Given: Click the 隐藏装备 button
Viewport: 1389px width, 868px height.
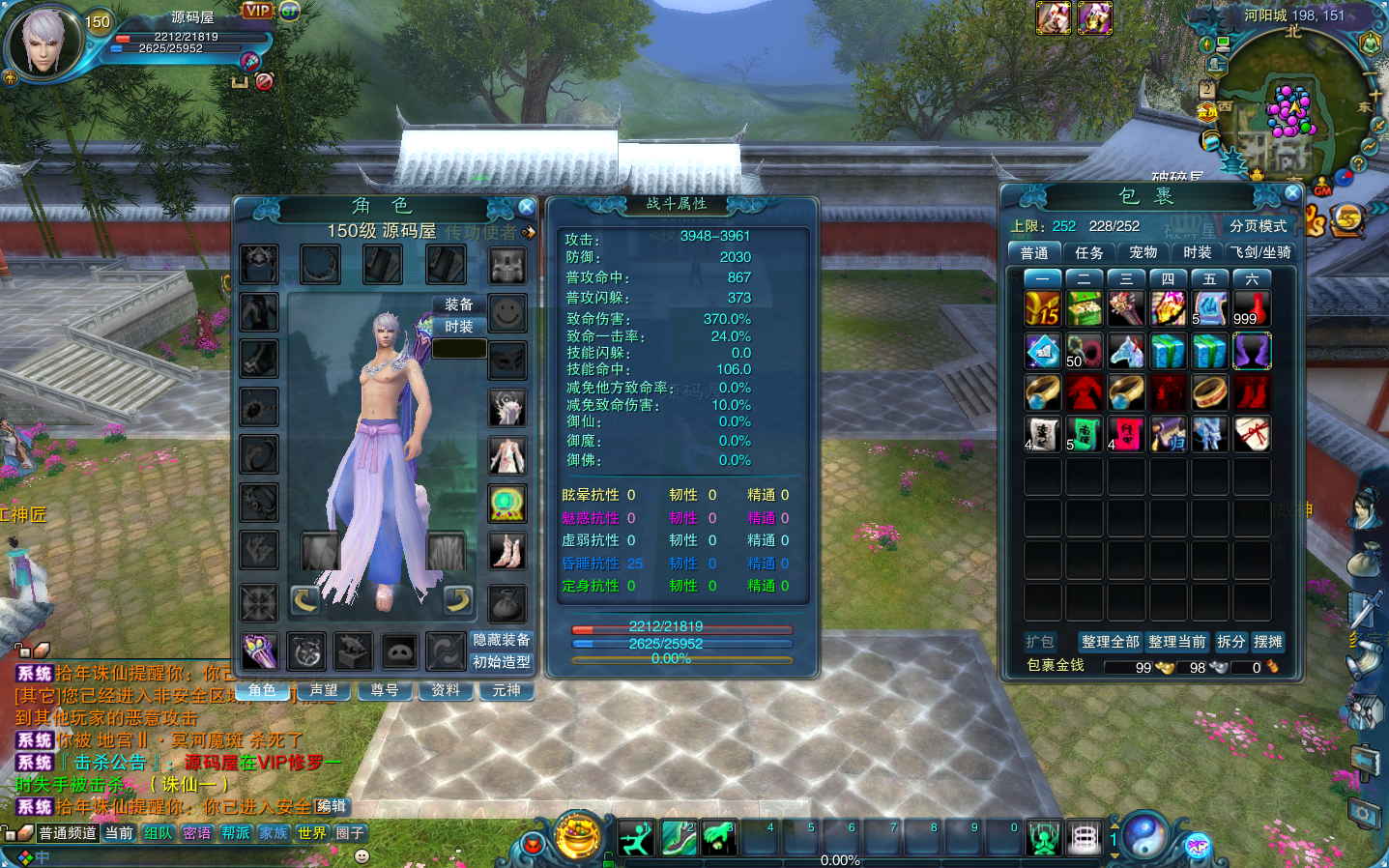Looking at the screenshot, I should [x=501, y=640].
